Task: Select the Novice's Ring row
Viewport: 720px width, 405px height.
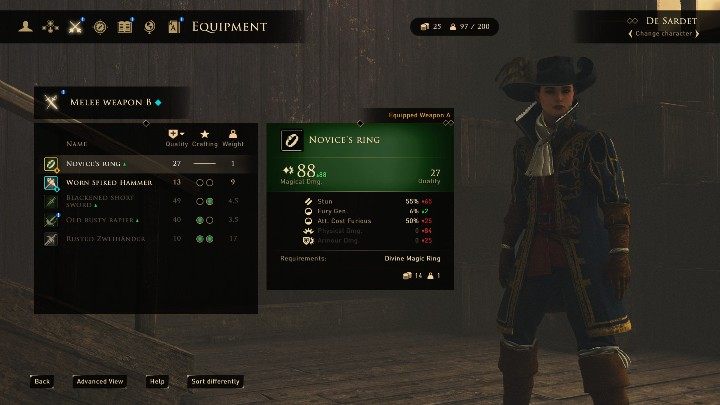Action: pos(146,163)
